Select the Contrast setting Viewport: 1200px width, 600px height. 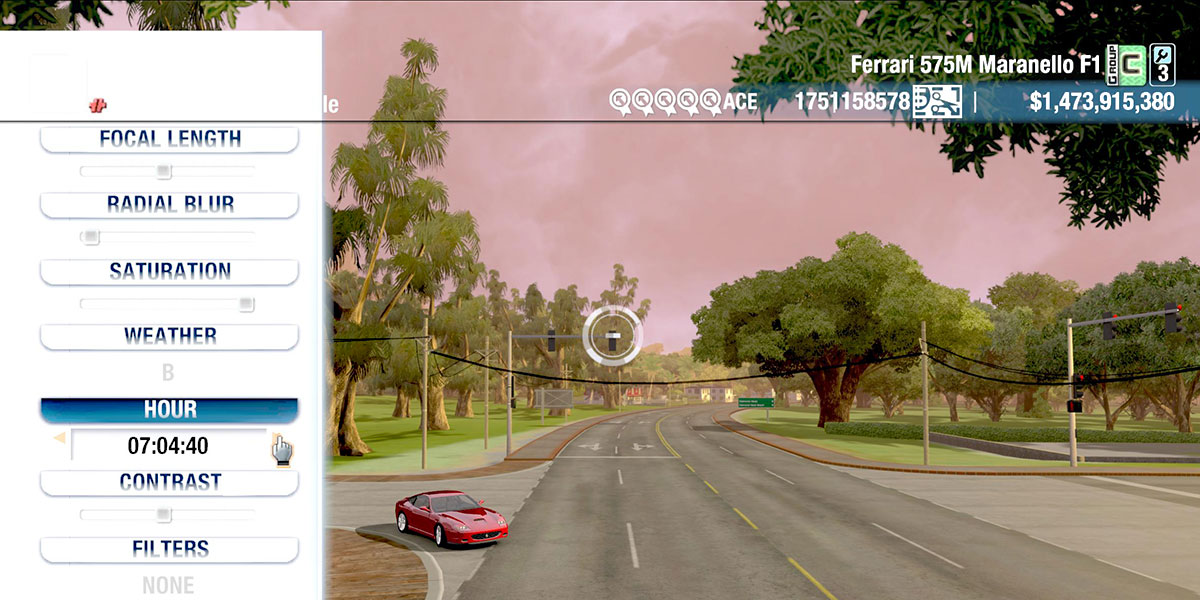tap(169, 482)
